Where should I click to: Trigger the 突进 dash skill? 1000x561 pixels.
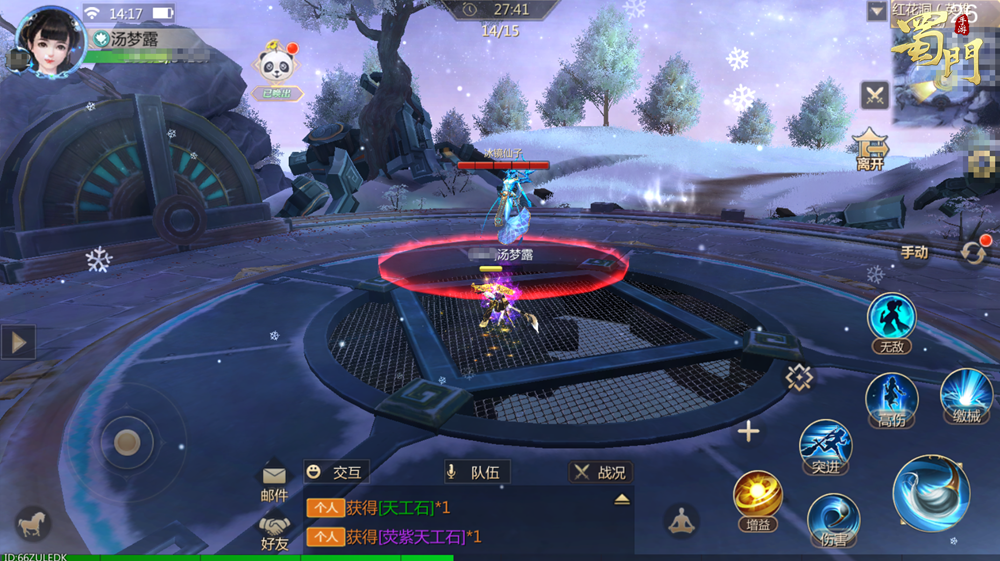(826, 446)
